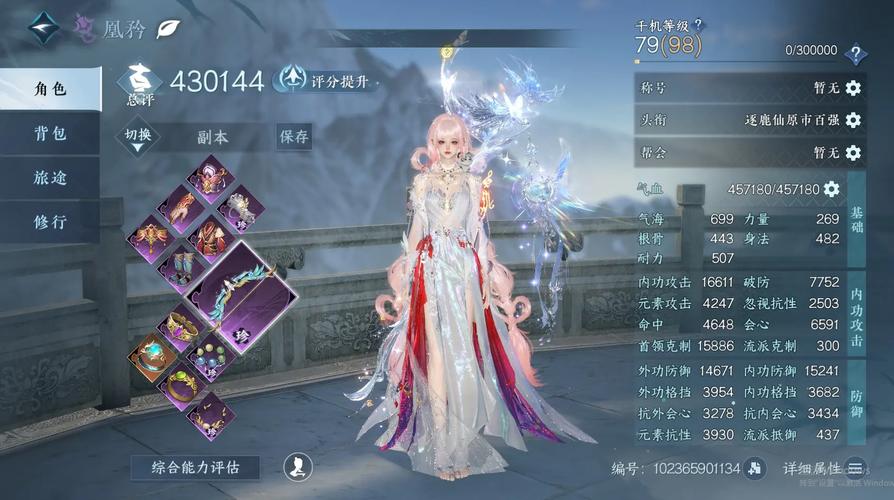
Task: Toggle the 切换 equipment set switcher
Action: coord(138,137)
